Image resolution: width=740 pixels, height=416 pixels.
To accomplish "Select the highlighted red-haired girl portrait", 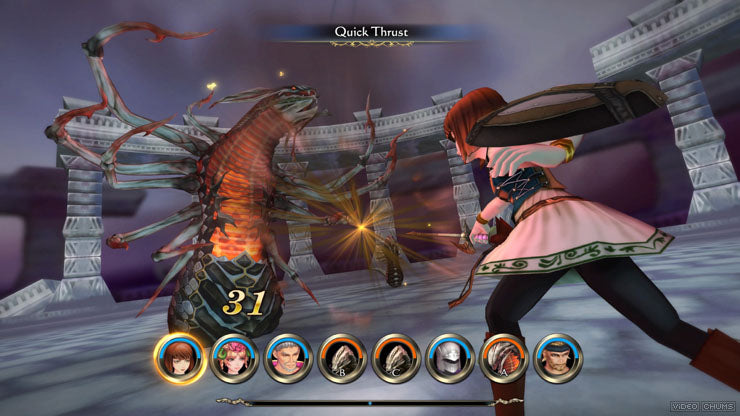I will coord(181,358).
